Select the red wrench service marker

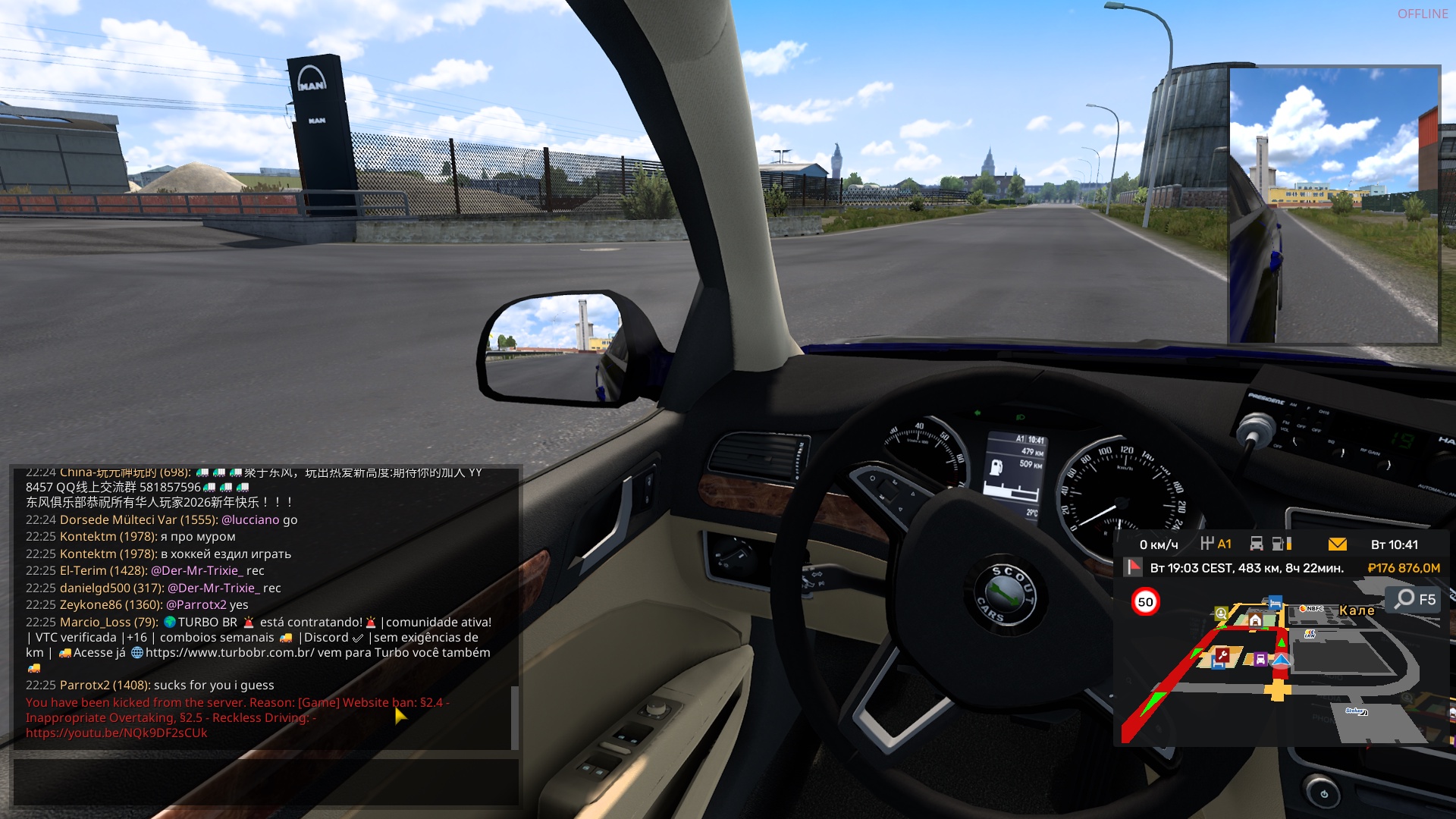pos(1221,654)
